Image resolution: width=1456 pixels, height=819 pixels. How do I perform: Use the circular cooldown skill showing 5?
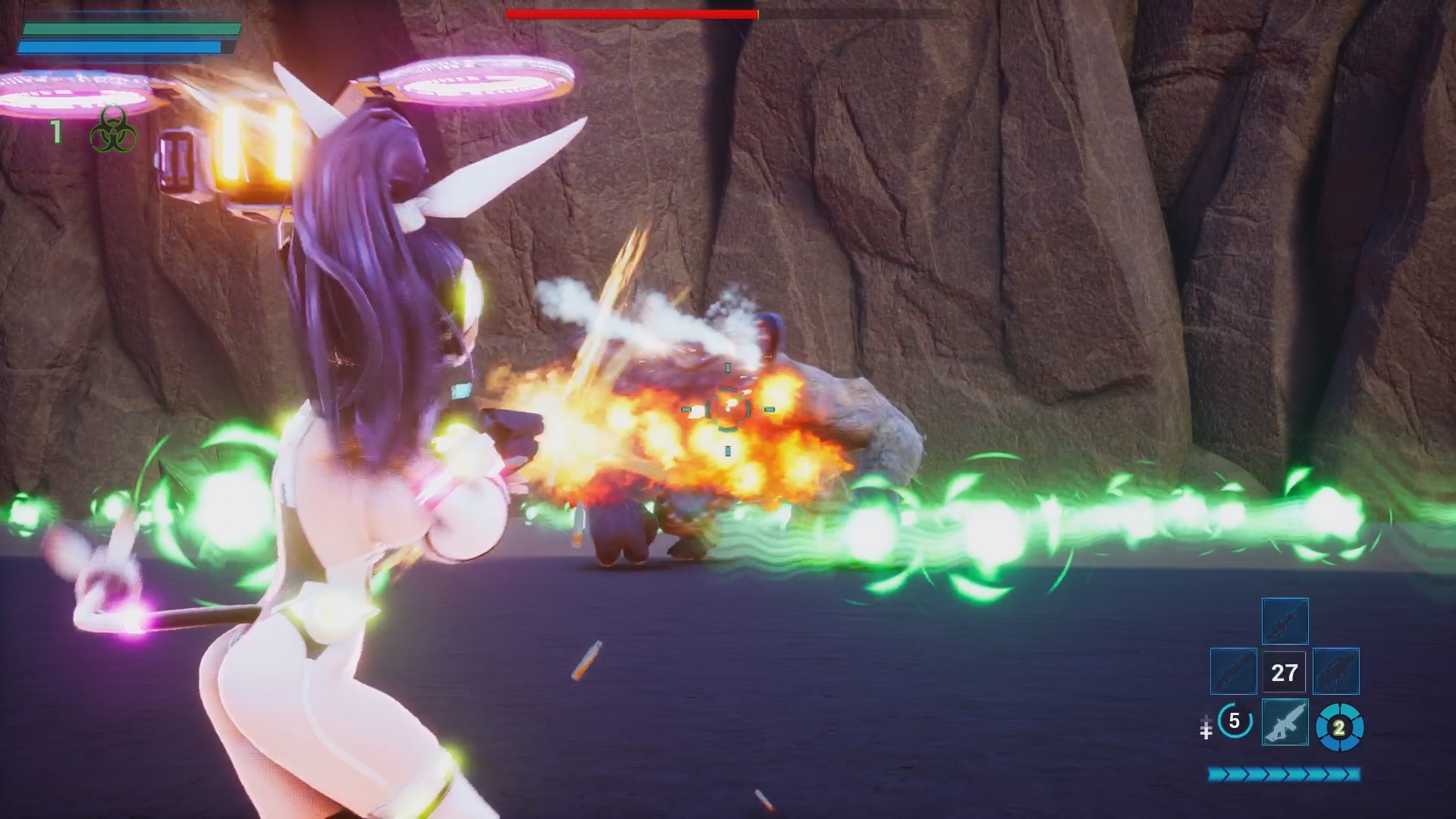point(1234,721)
